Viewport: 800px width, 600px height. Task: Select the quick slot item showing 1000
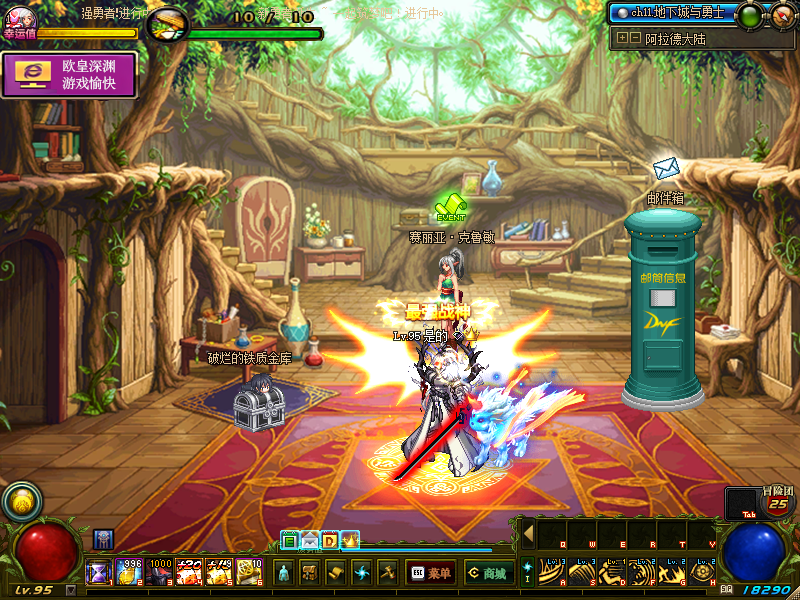pos(160,572)
